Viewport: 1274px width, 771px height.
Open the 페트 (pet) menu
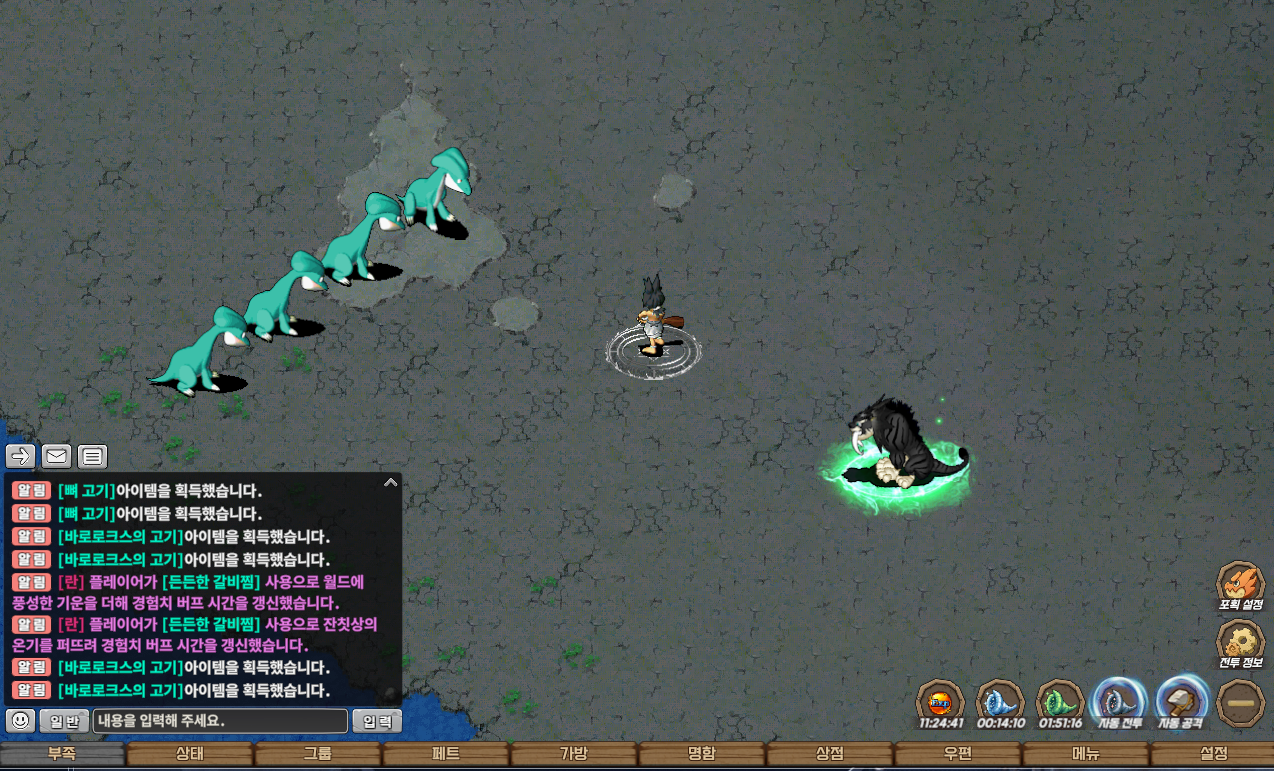click(446, 754)
